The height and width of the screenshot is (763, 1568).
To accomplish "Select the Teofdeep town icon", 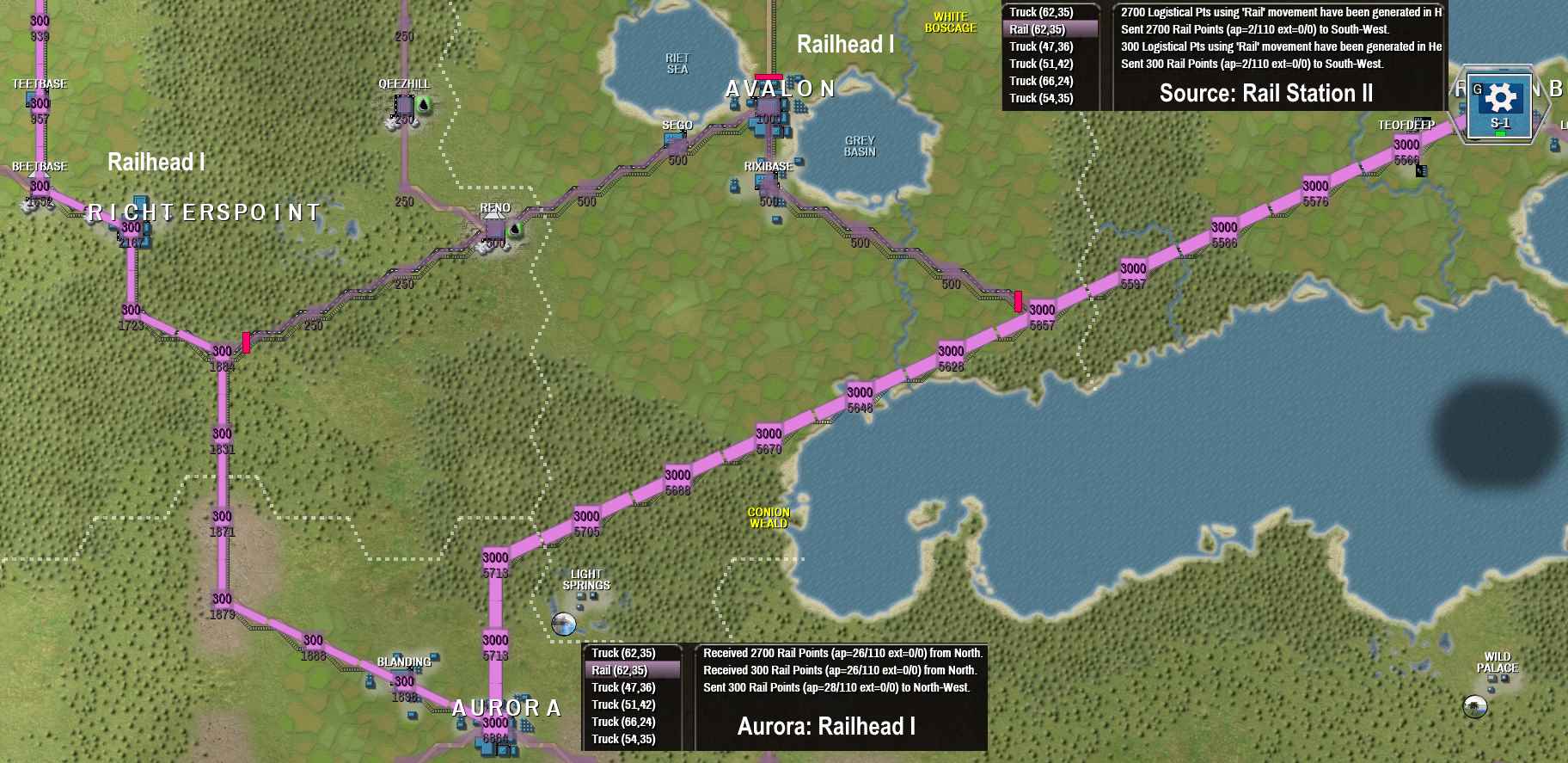I will coord(1421,170).
